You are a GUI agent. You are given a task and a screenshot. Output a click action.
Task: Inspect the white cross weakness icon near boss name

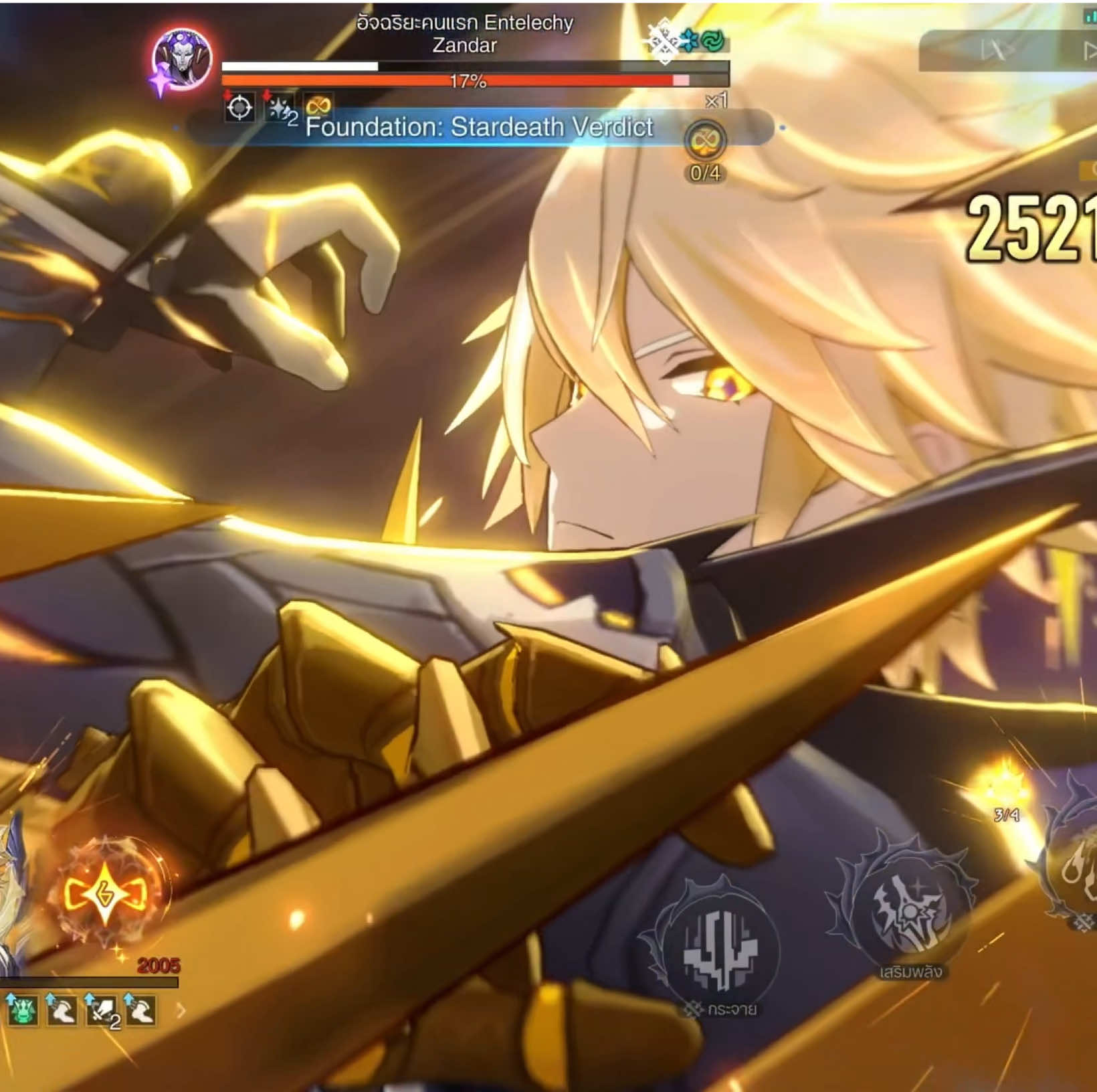pyautogui.click(x=662, y=41)
